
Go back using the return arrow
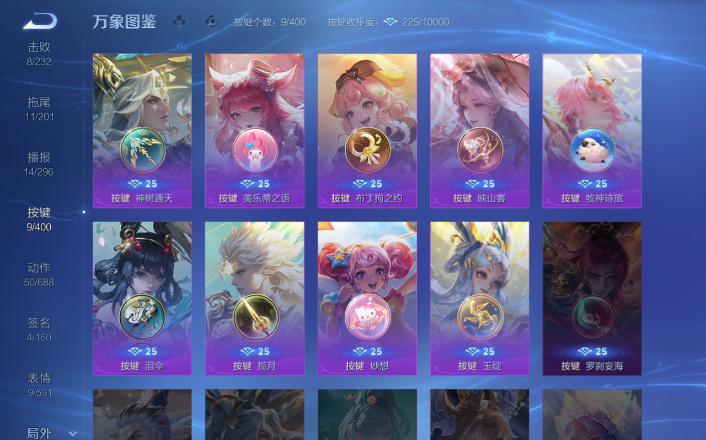click(x=40, y=20)
